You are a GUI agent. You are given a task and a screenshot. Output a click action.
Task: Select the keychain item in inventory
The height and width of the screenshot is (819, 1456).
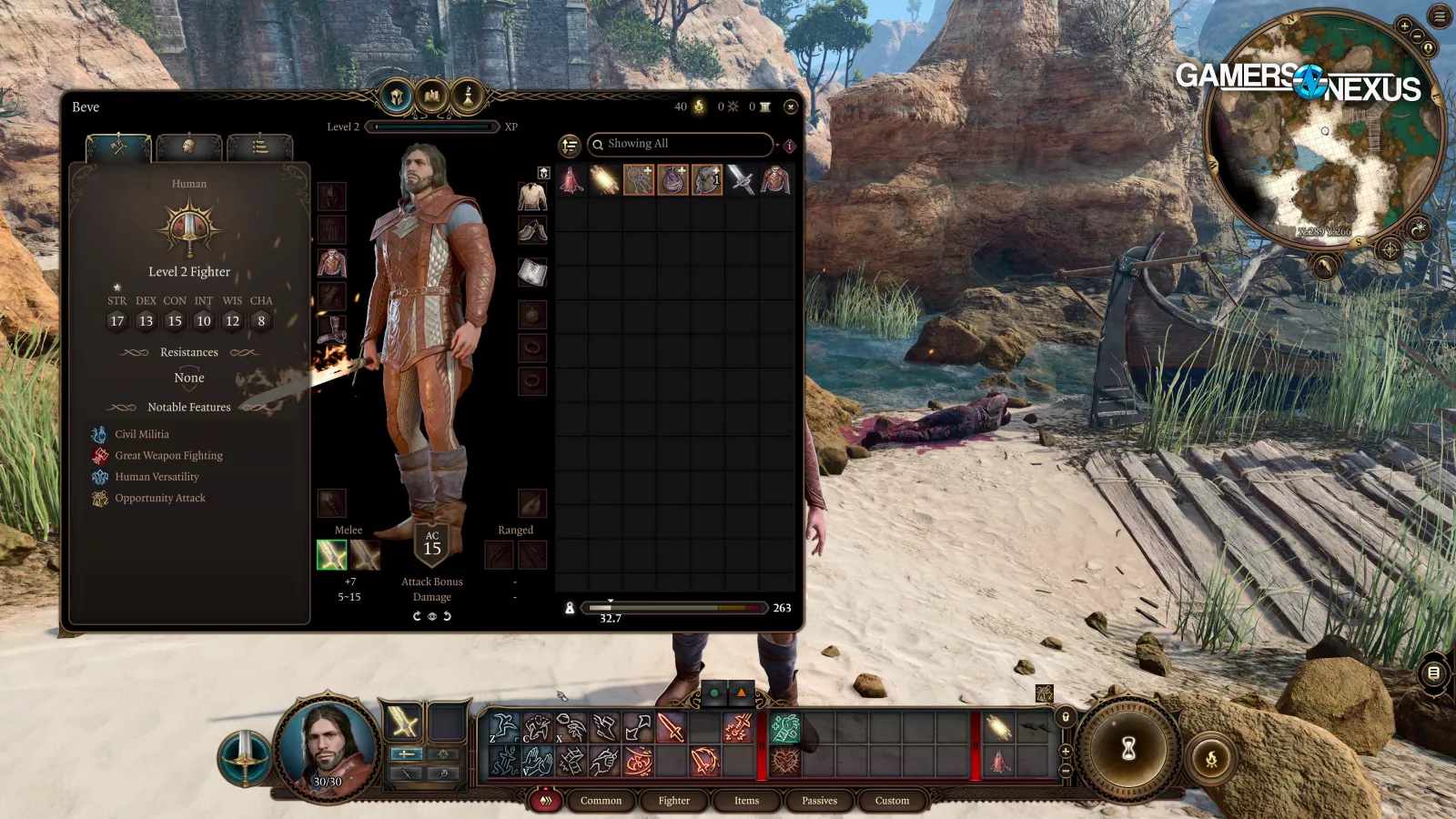click(639, 180)
